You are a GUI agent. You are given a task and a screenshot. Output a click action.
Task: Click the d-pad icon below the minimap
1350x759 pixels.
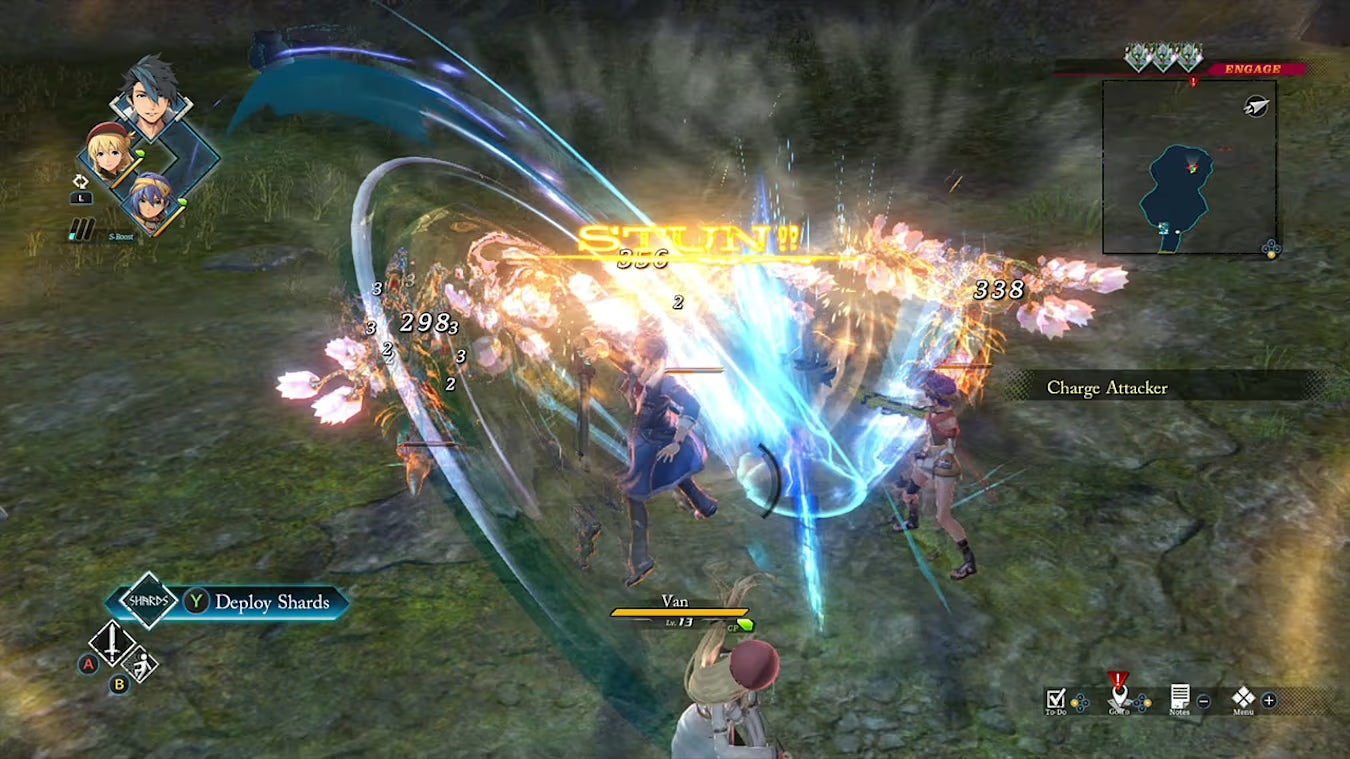[1269, 249]
